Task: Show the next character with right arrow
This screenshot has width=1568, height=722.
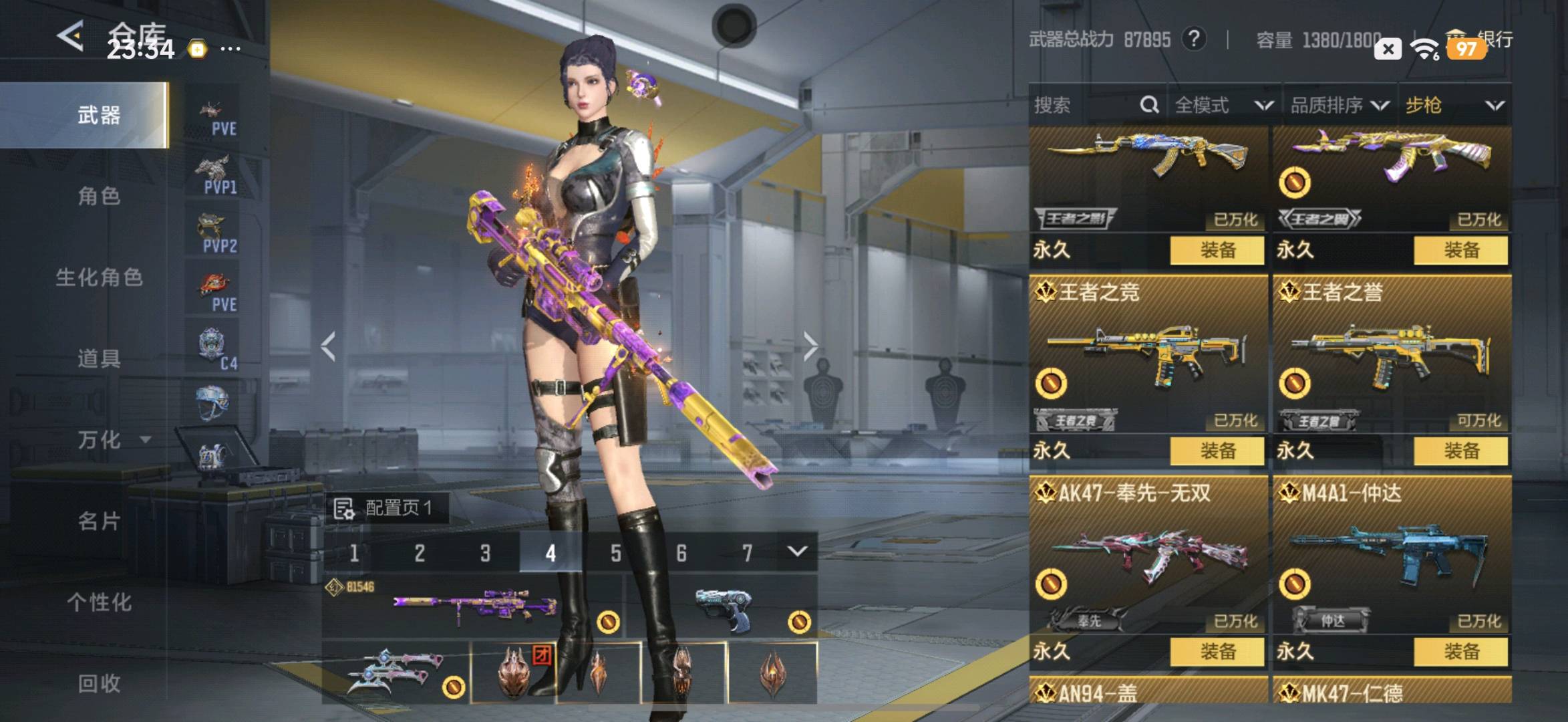Action: [810, 346]
